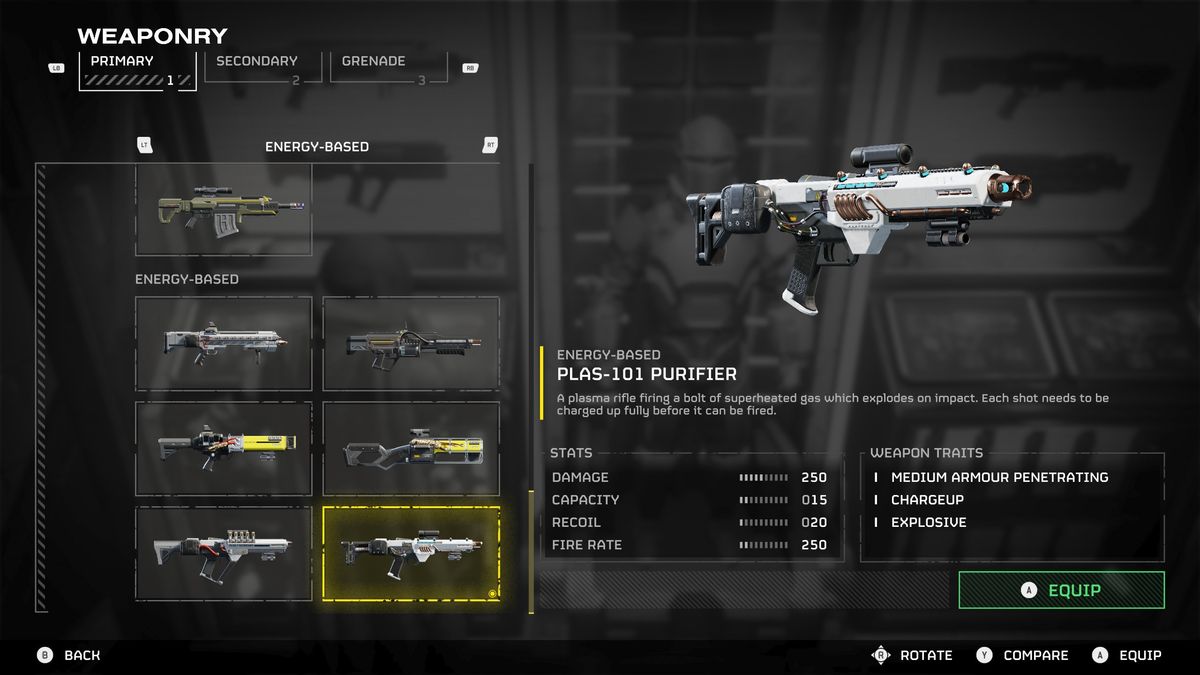Compare the selected weapon

1023,655
